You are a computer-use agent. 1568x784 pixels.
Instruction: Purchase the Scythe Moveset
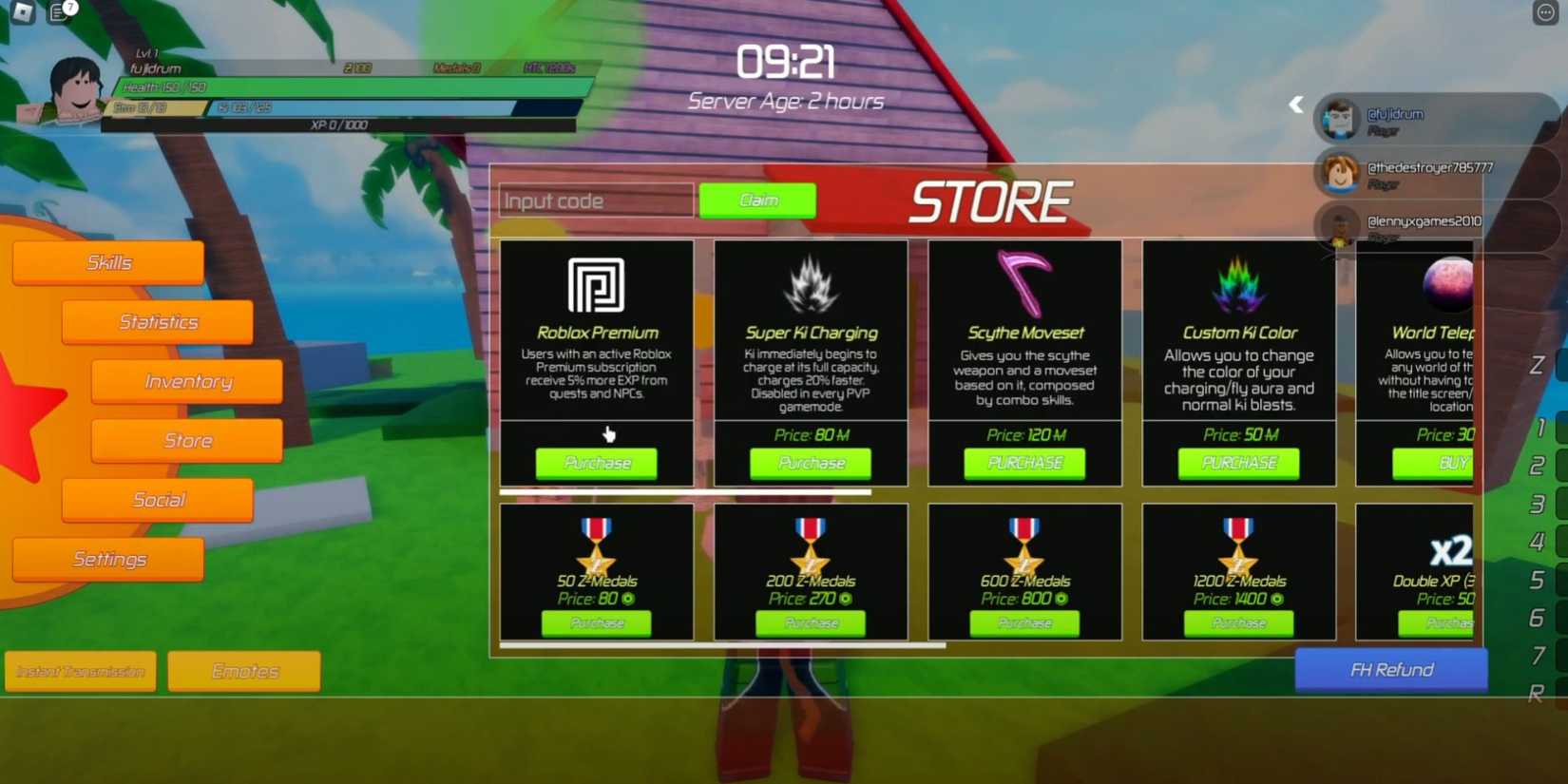(x=1023, y=463)
